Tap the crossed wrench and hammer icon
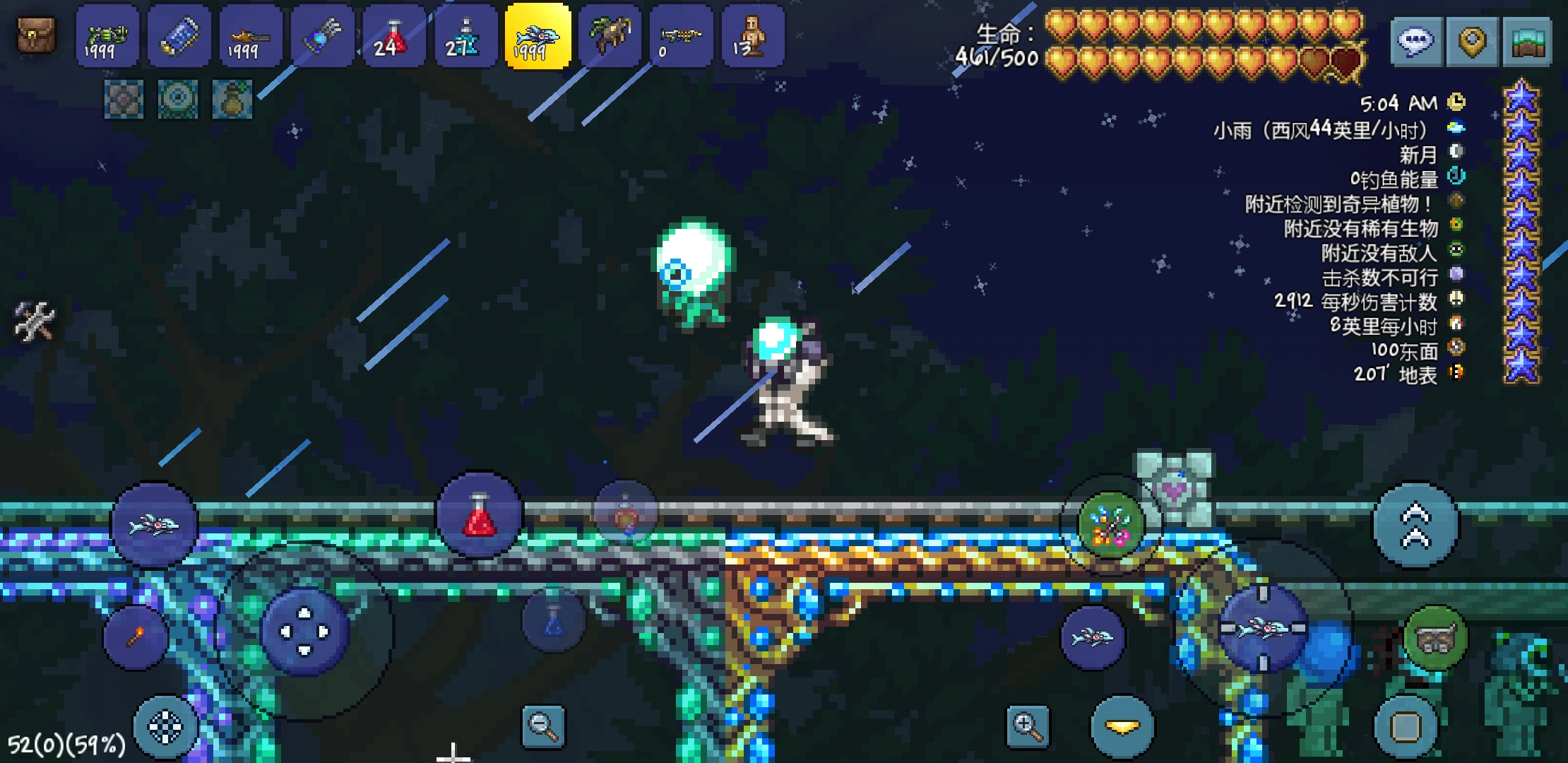 [x=34, y=321]
